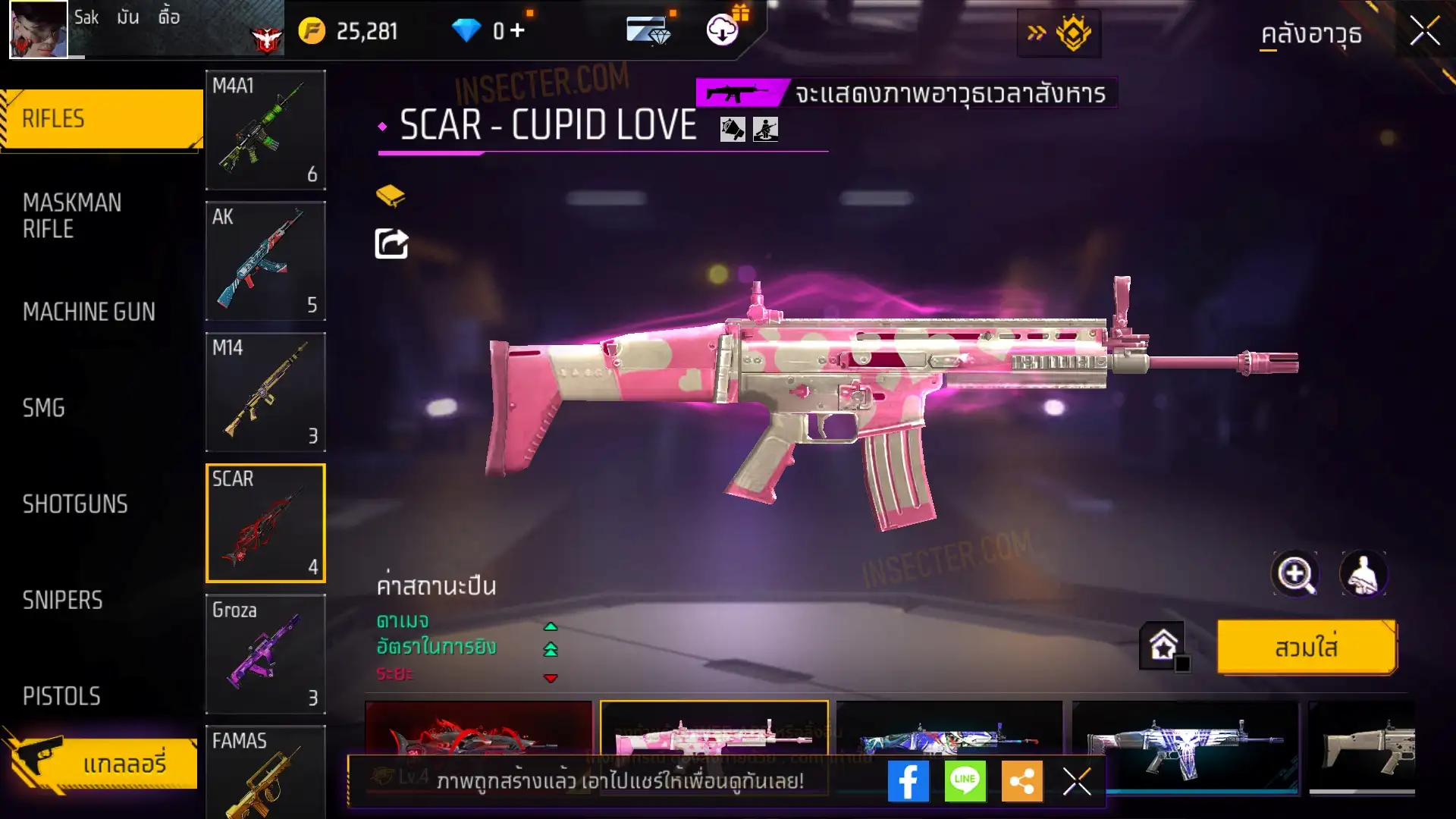This screenshot has width=1456, height=819.
Task: Open the PISTOLS category
Action: coord(61,696)
